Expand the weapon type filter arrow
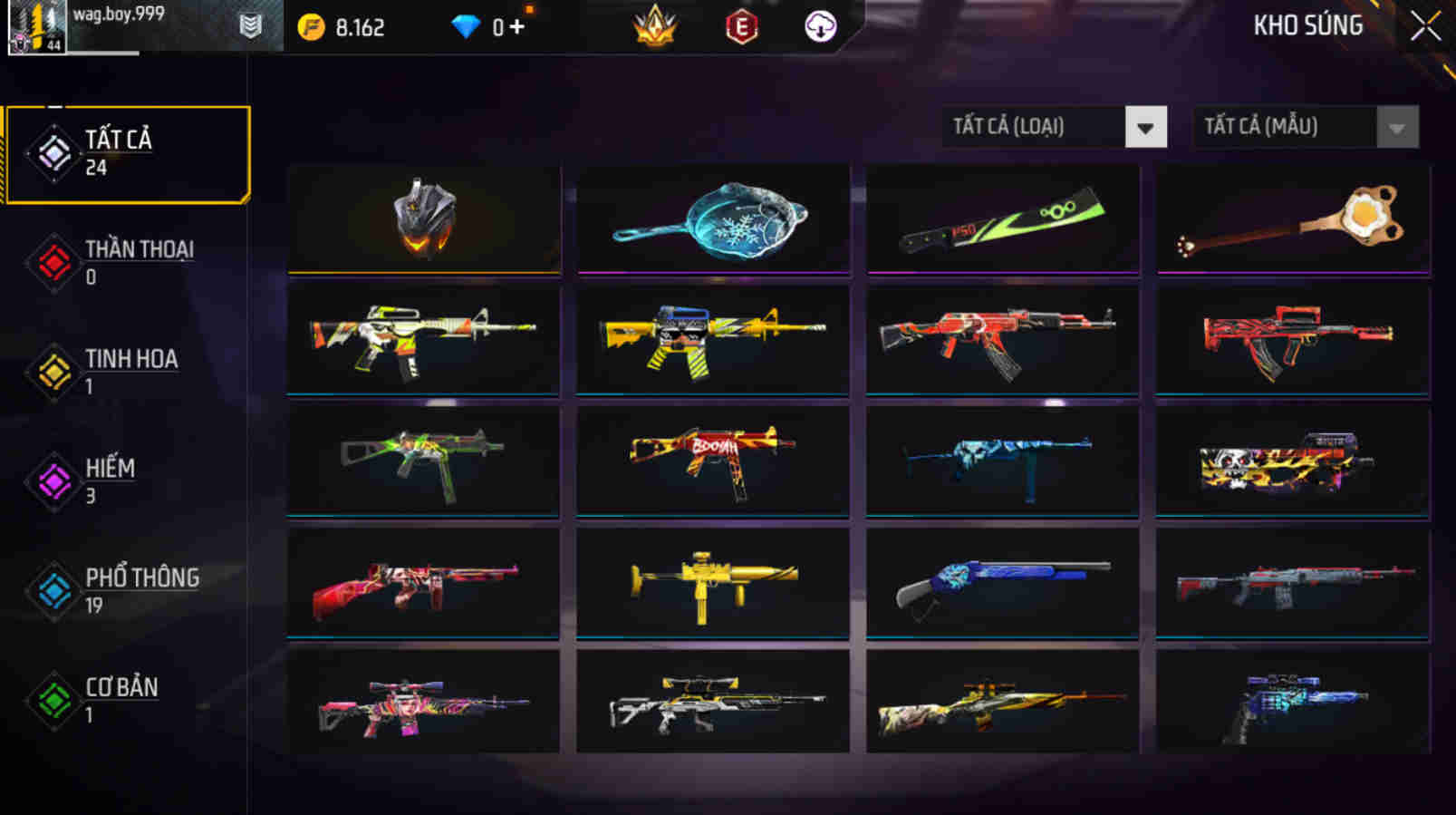The height and width of the screenshot is (815, 1456). click(1146, 127)
